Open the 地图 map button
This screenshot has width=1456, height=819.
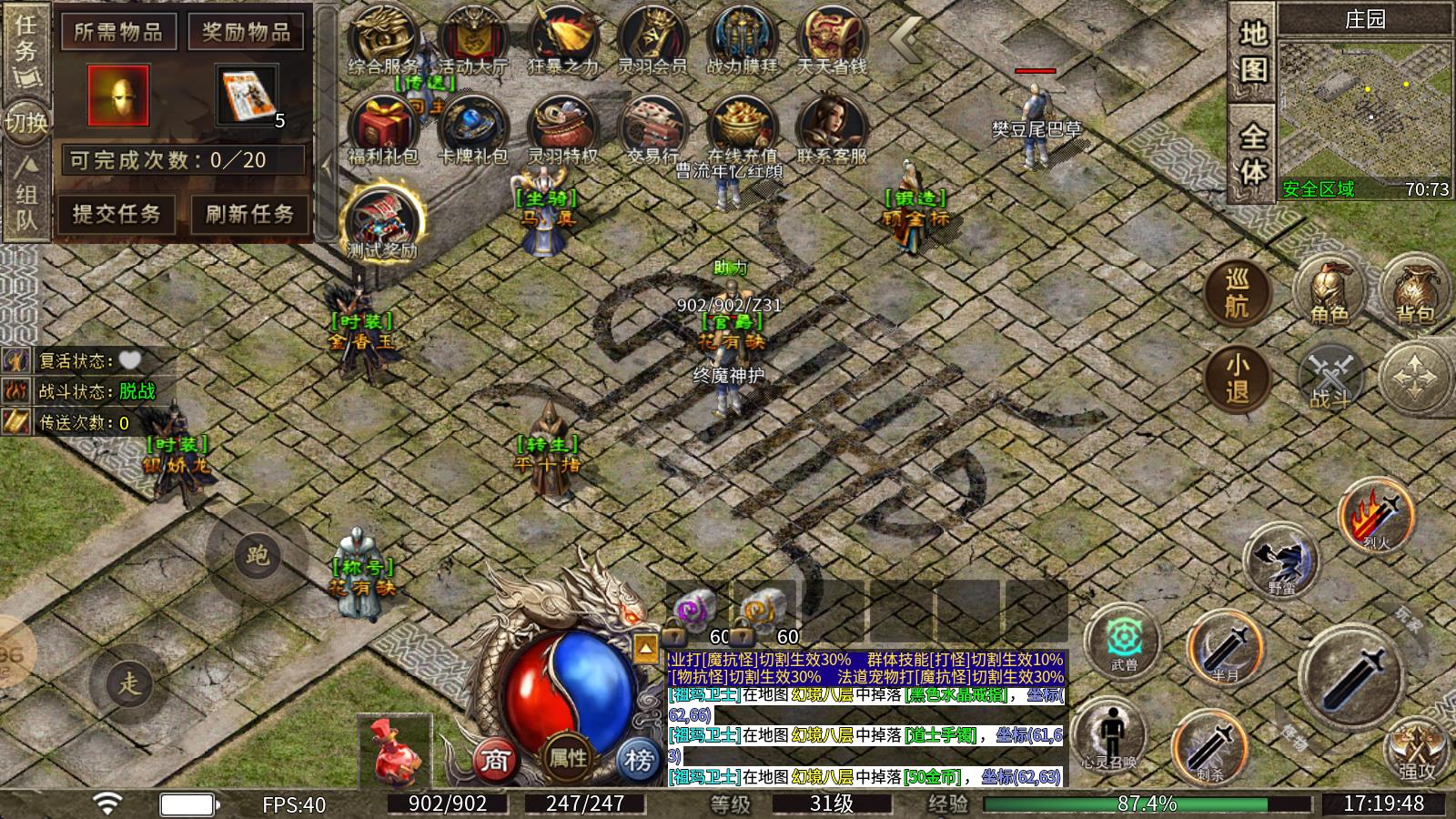coord(1253,52)
